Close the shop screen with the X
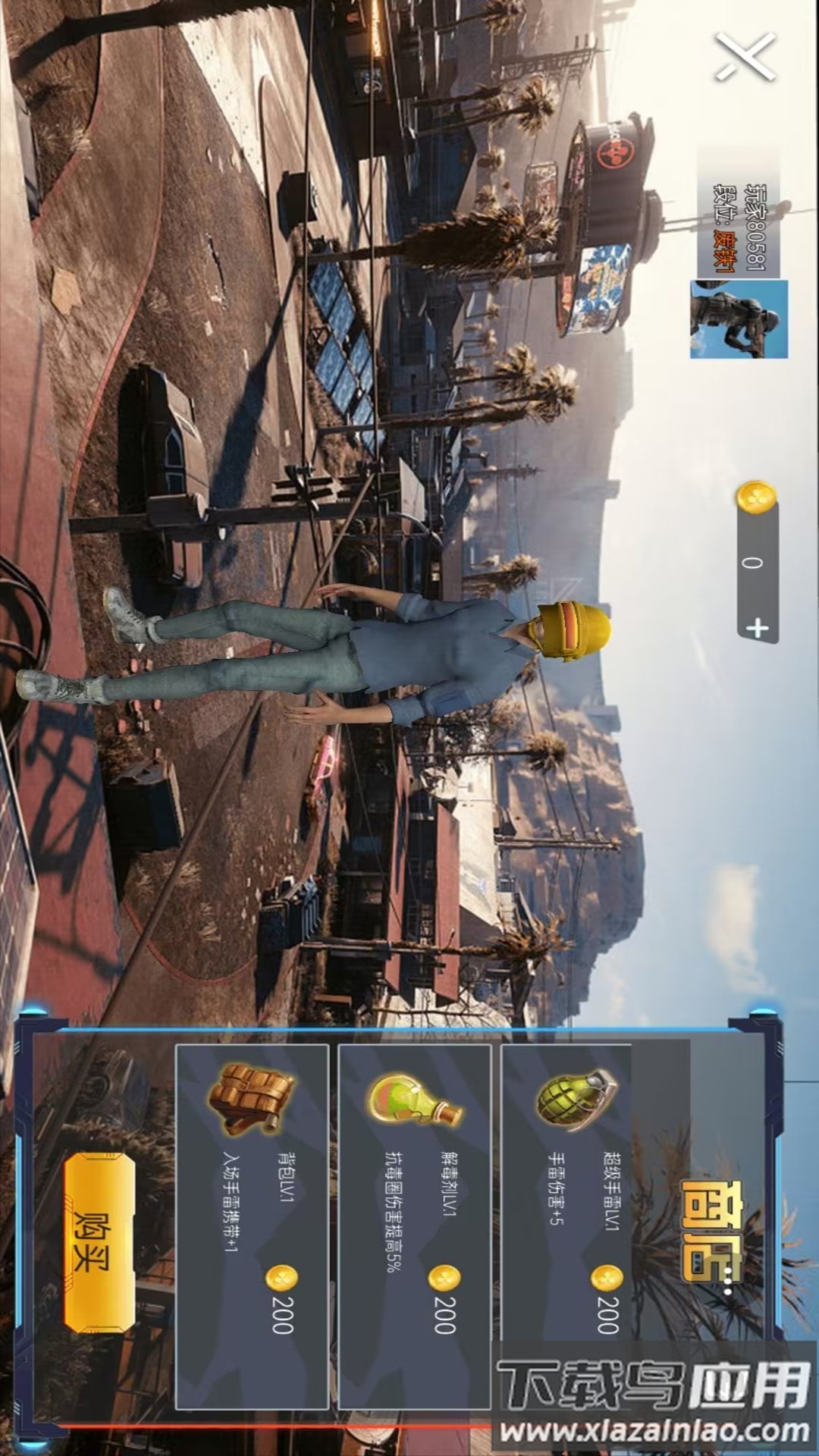819x1456 pixels. pyautogui.click(x=745, y=57)
